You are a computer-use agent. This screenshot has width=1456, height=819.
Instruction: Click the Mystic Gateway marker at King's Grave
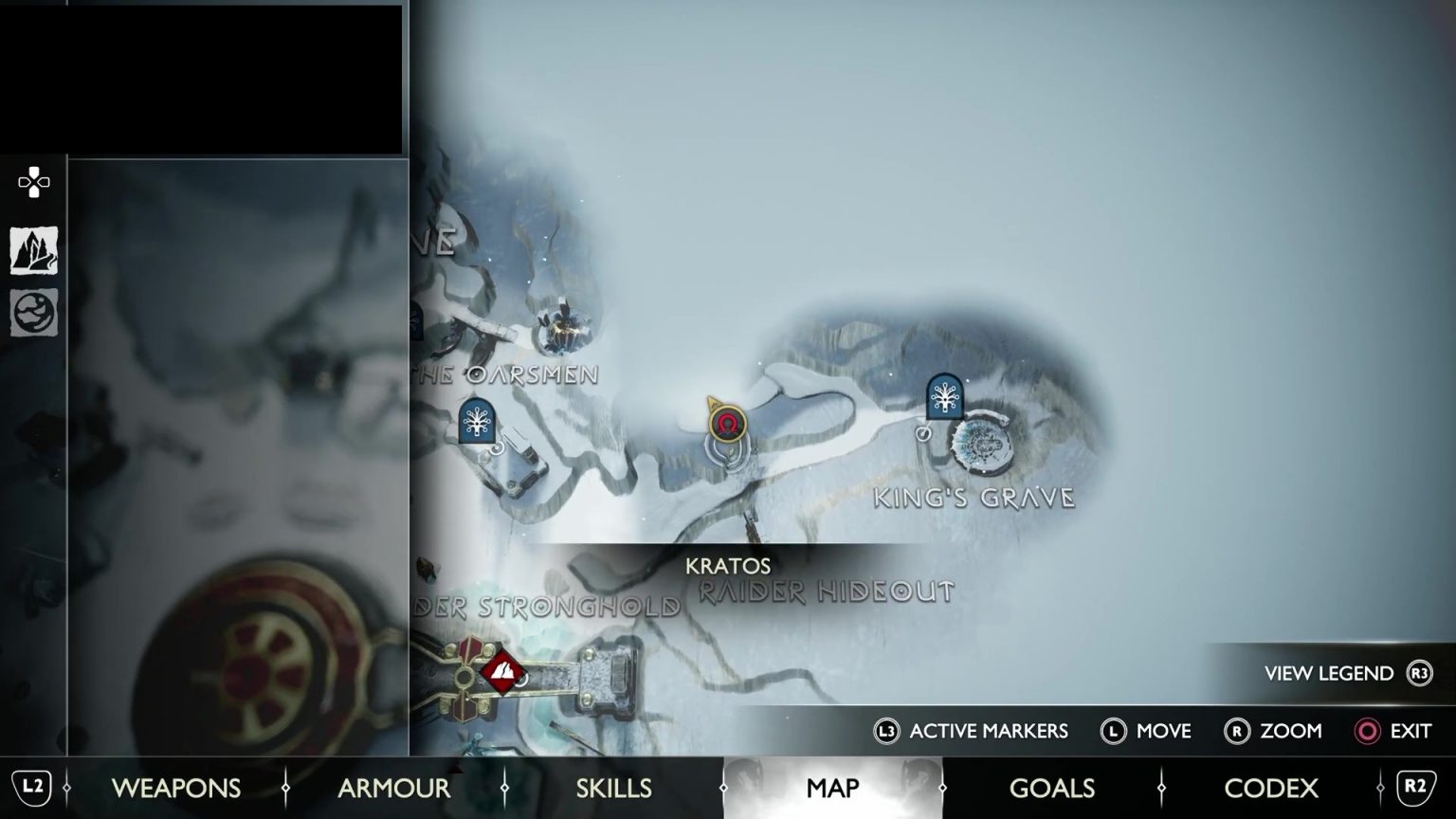coord(943,398)
